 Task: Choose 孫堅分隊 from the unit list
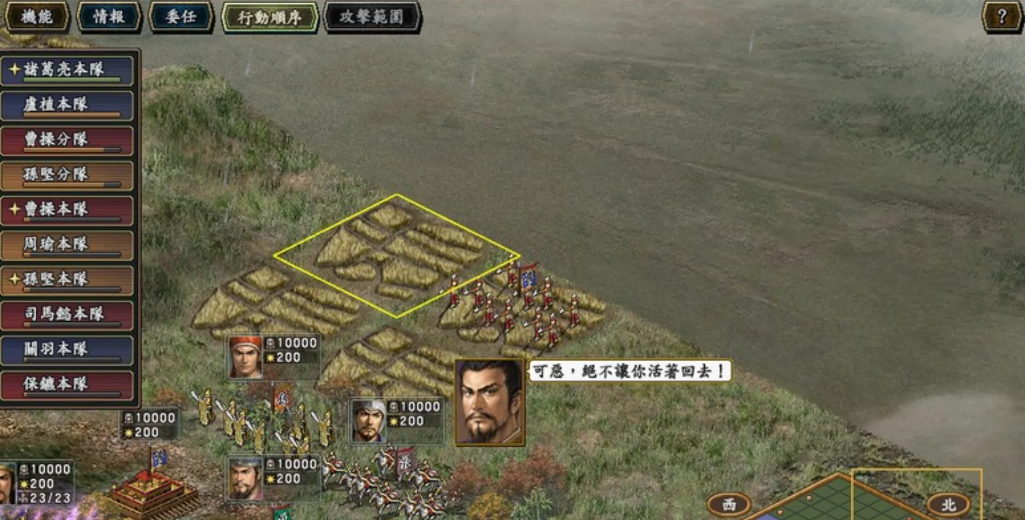pos(68,176)
